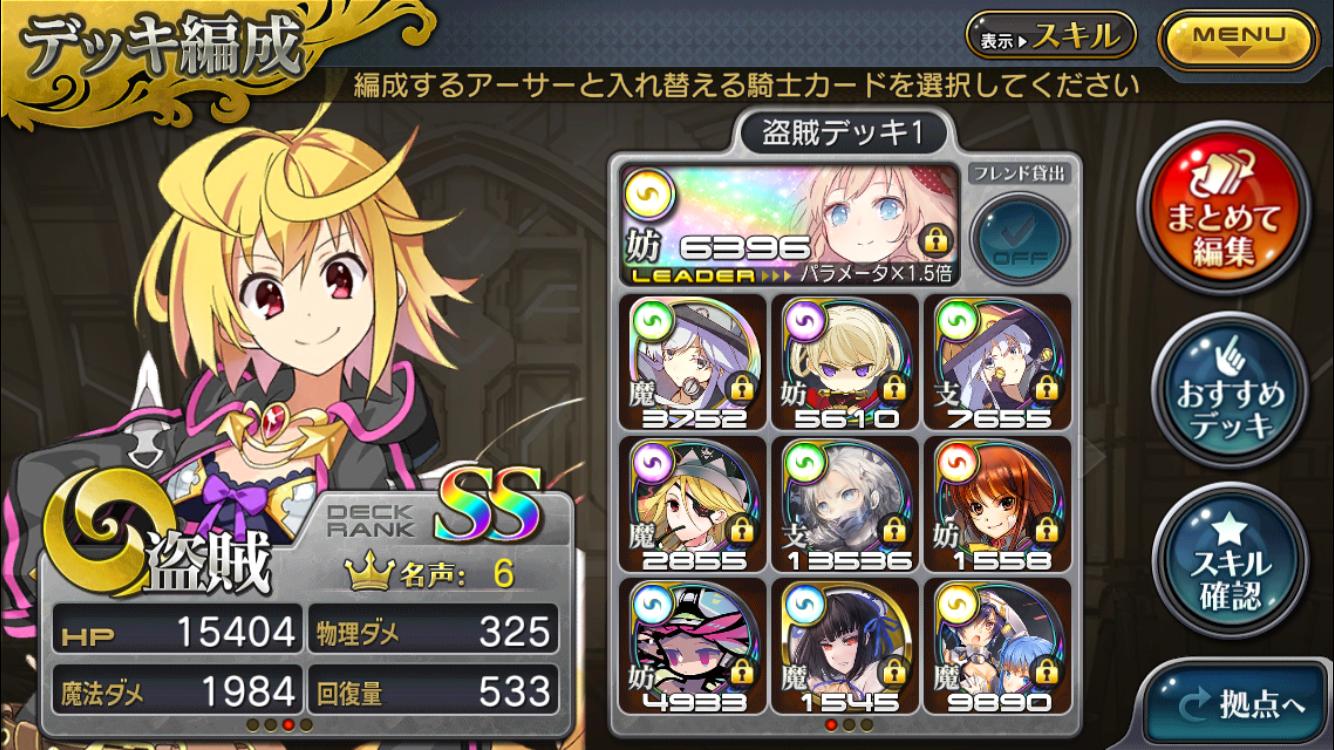Image resolution: width=1334 pixels, height=750 pixels.
Task: Open the MENU dropdown button
Action: (x=1237, y=39)
